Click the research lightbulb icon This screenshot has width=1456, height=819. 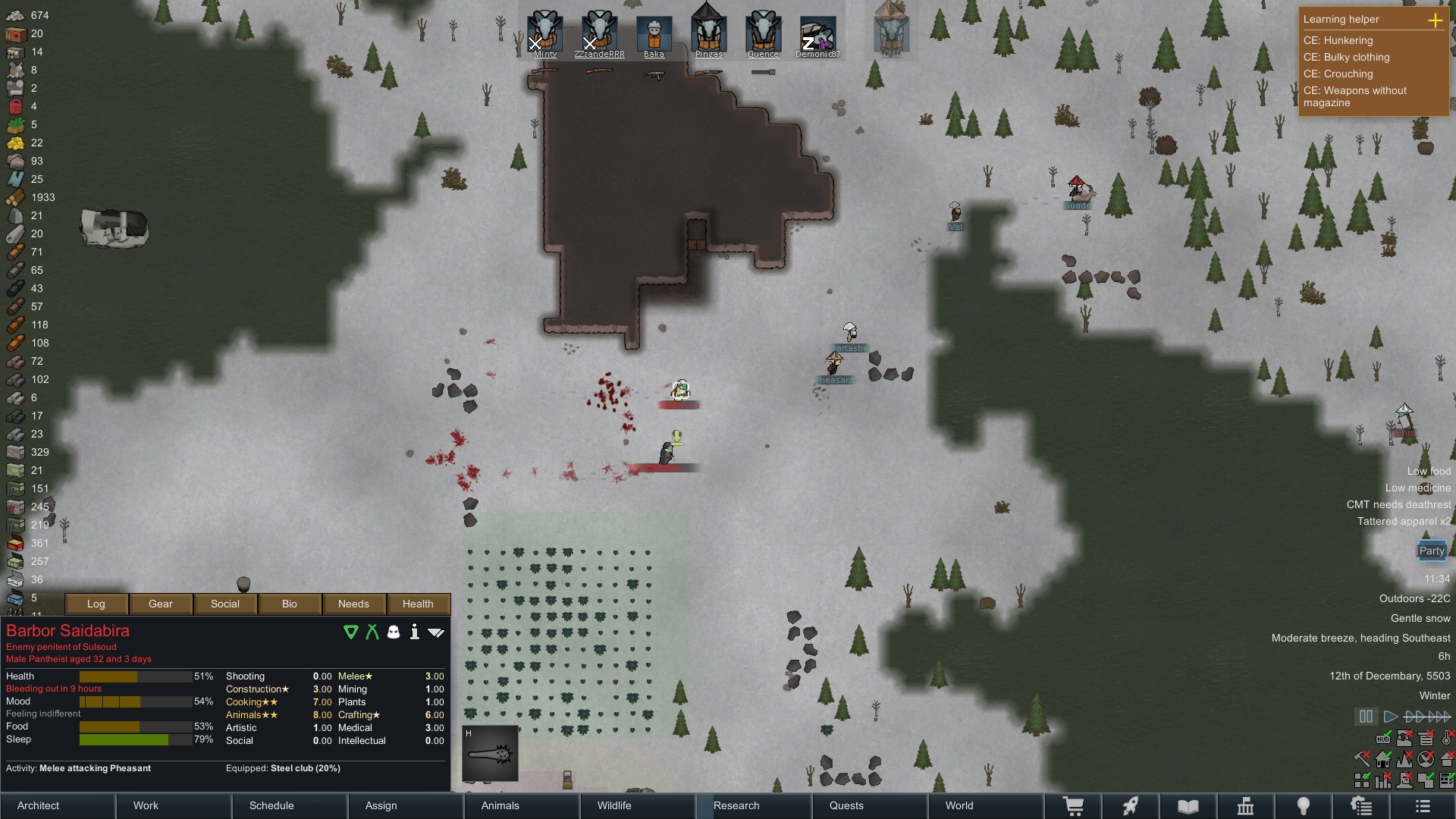[1304, 806]
